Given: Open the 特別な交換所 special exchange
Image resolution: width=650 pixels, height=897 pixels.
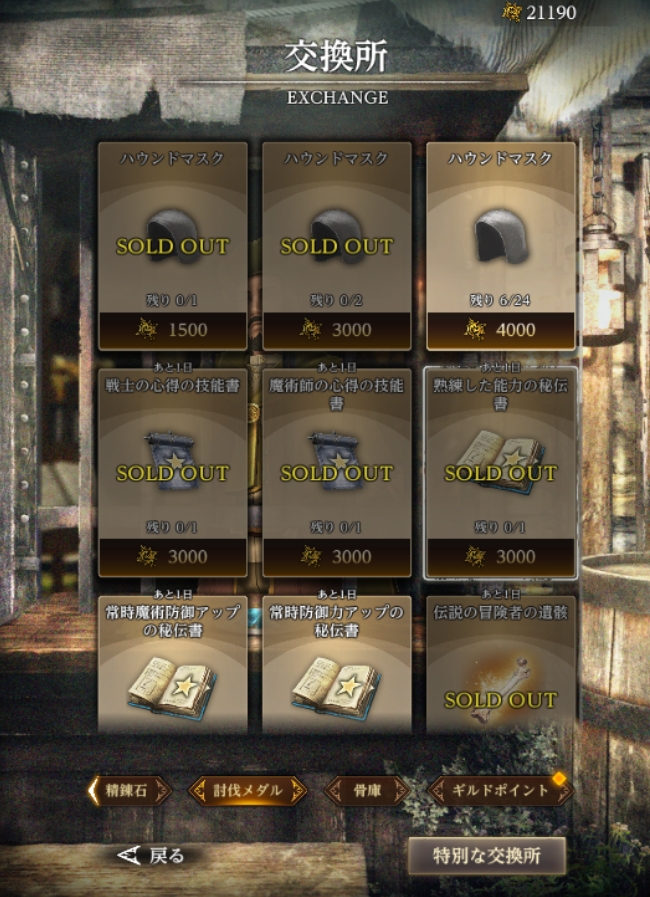Looking at the screenshot, I should coord(487,856).
